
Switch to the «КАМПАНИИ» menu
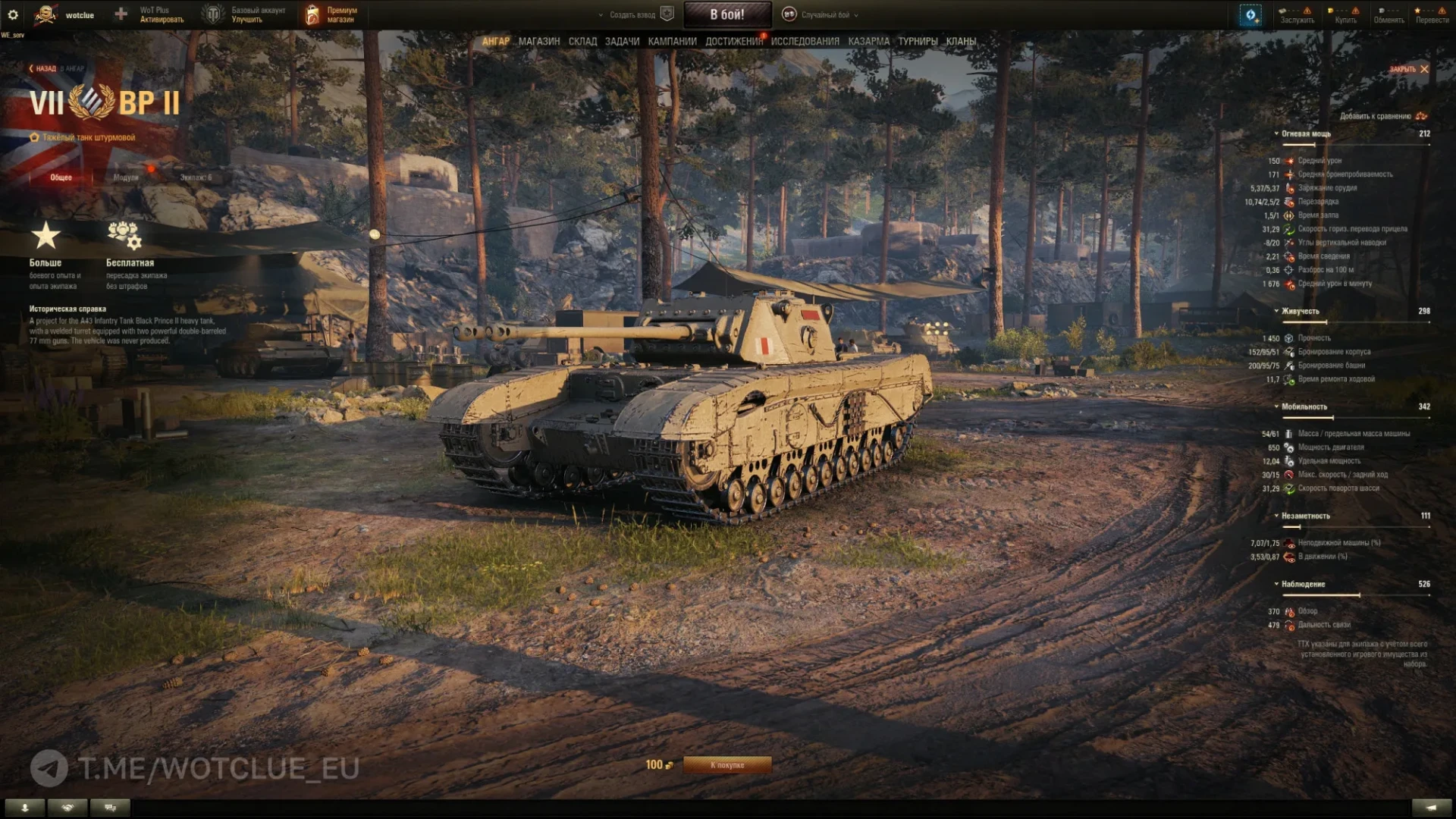pos(672,41)
